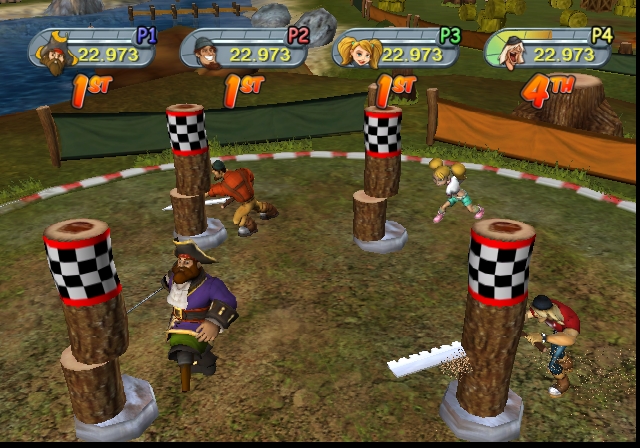Screen dimensions: 640x448
Task: Click the lumberjack P2 player portrait
Action: pos(205,53)
